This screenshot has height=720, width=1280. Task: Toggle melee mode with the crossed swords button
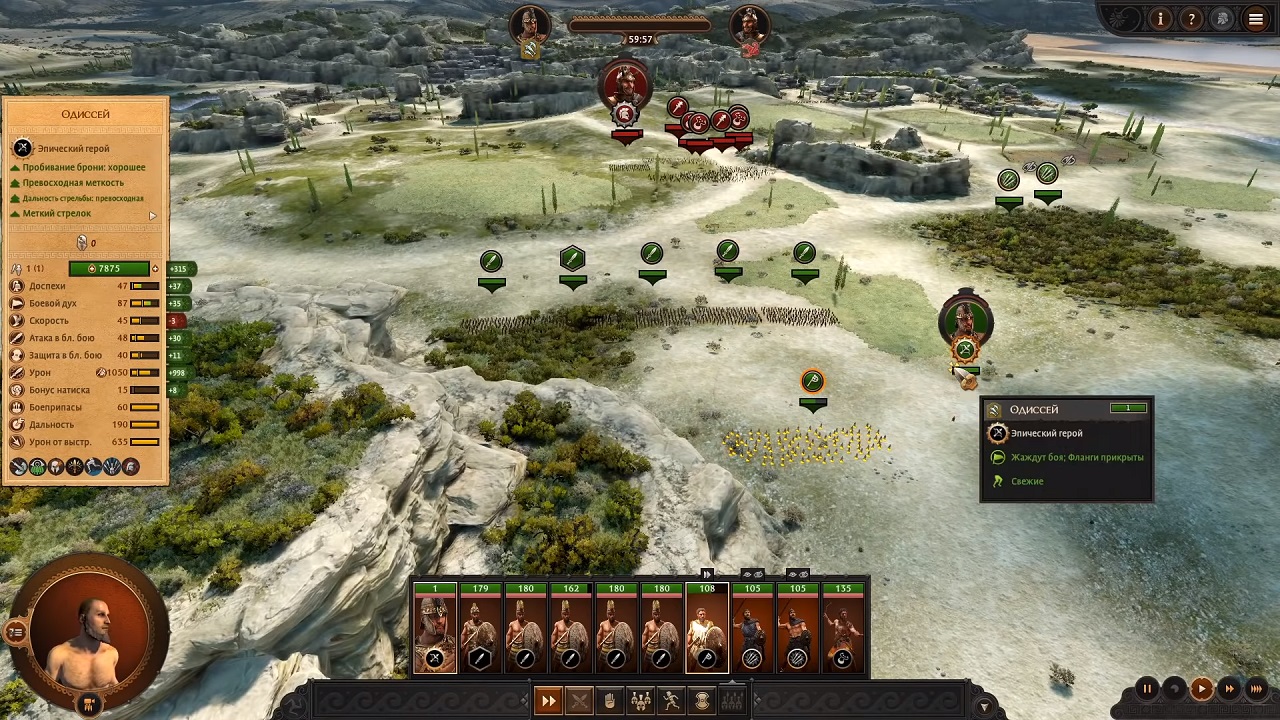click(579, 701)
